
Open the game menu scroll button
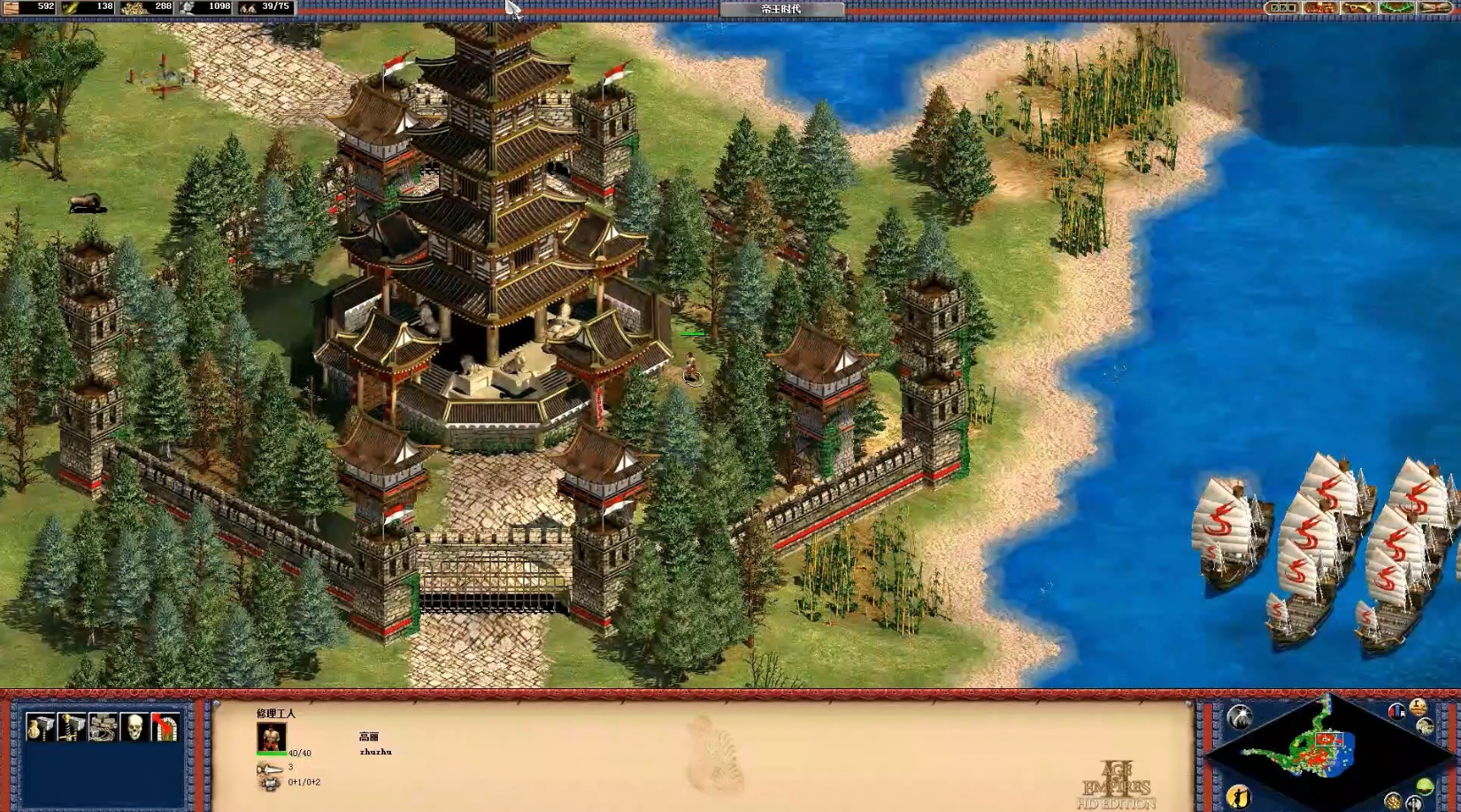tap(1435, 8)
